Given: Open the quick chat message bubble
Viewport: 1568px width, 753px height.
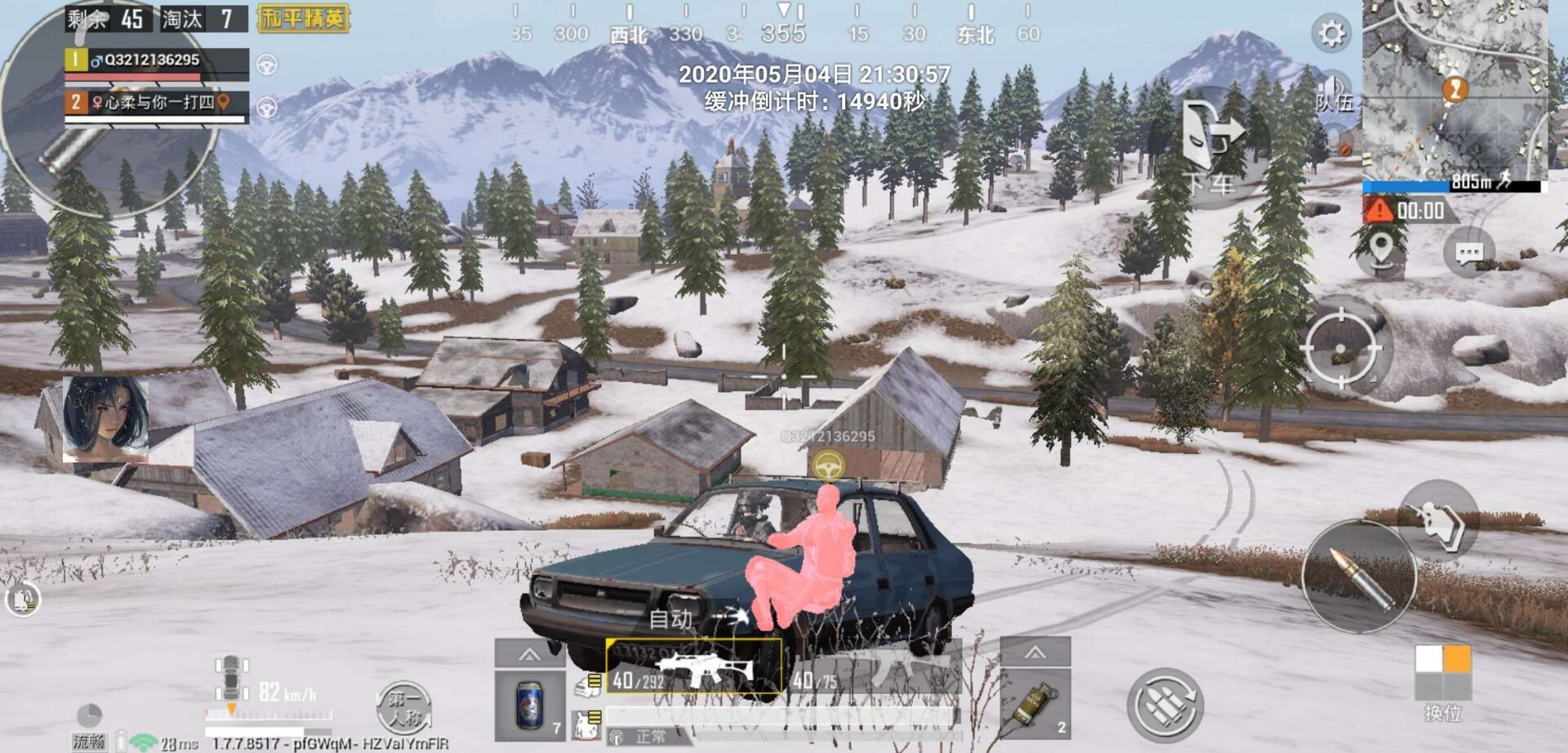Looking at the screenshot, I should (x=1468, y=253).
